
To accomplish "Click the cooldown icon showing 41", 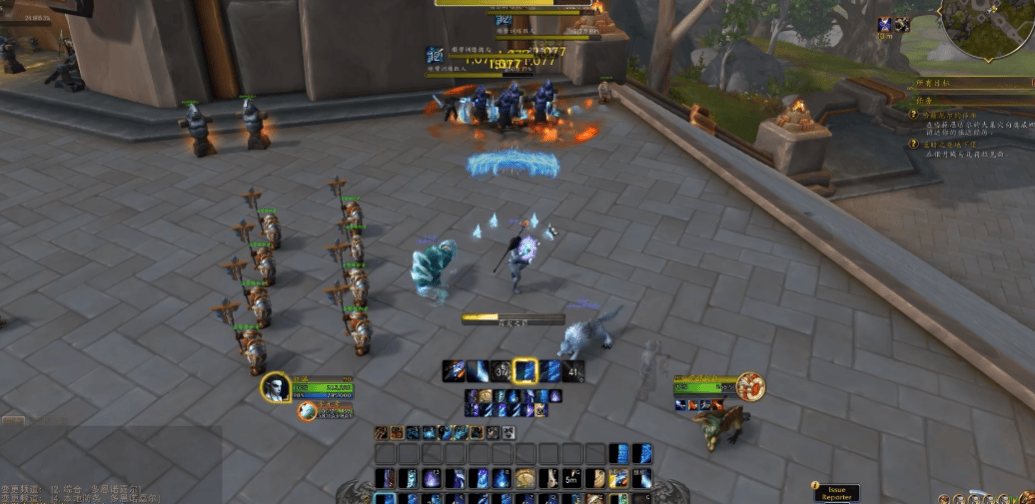I will tap(573, 371).
